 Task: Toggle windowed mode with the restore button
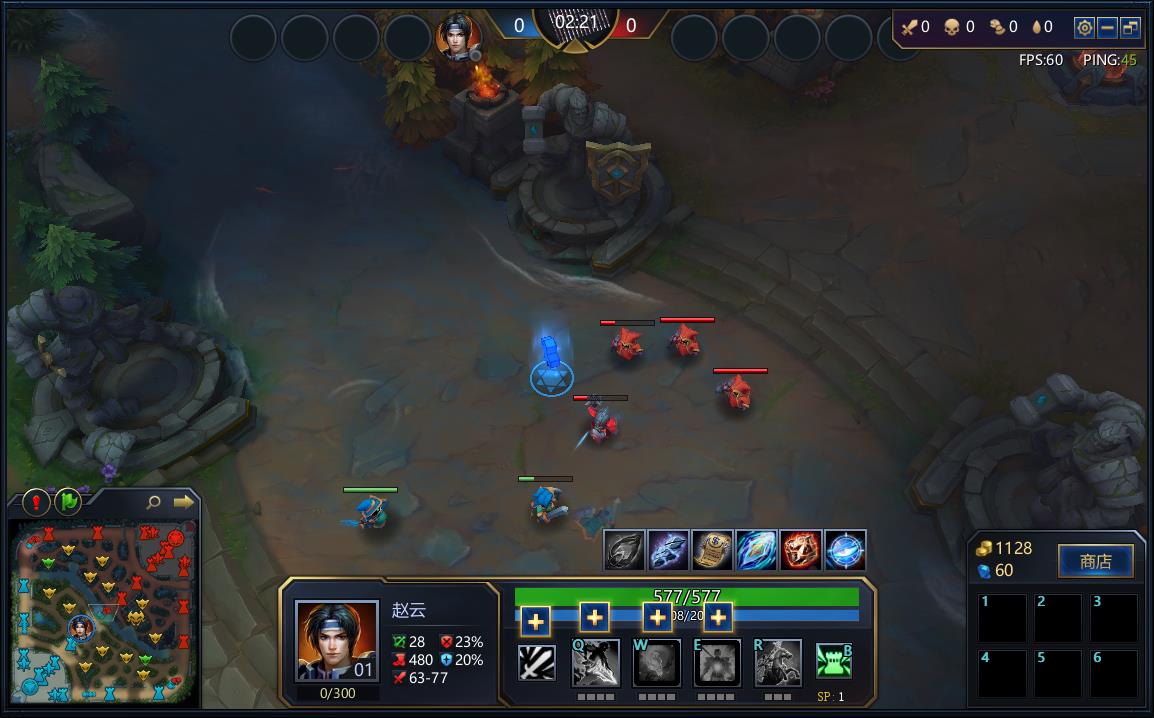(x=1131, y=28)
